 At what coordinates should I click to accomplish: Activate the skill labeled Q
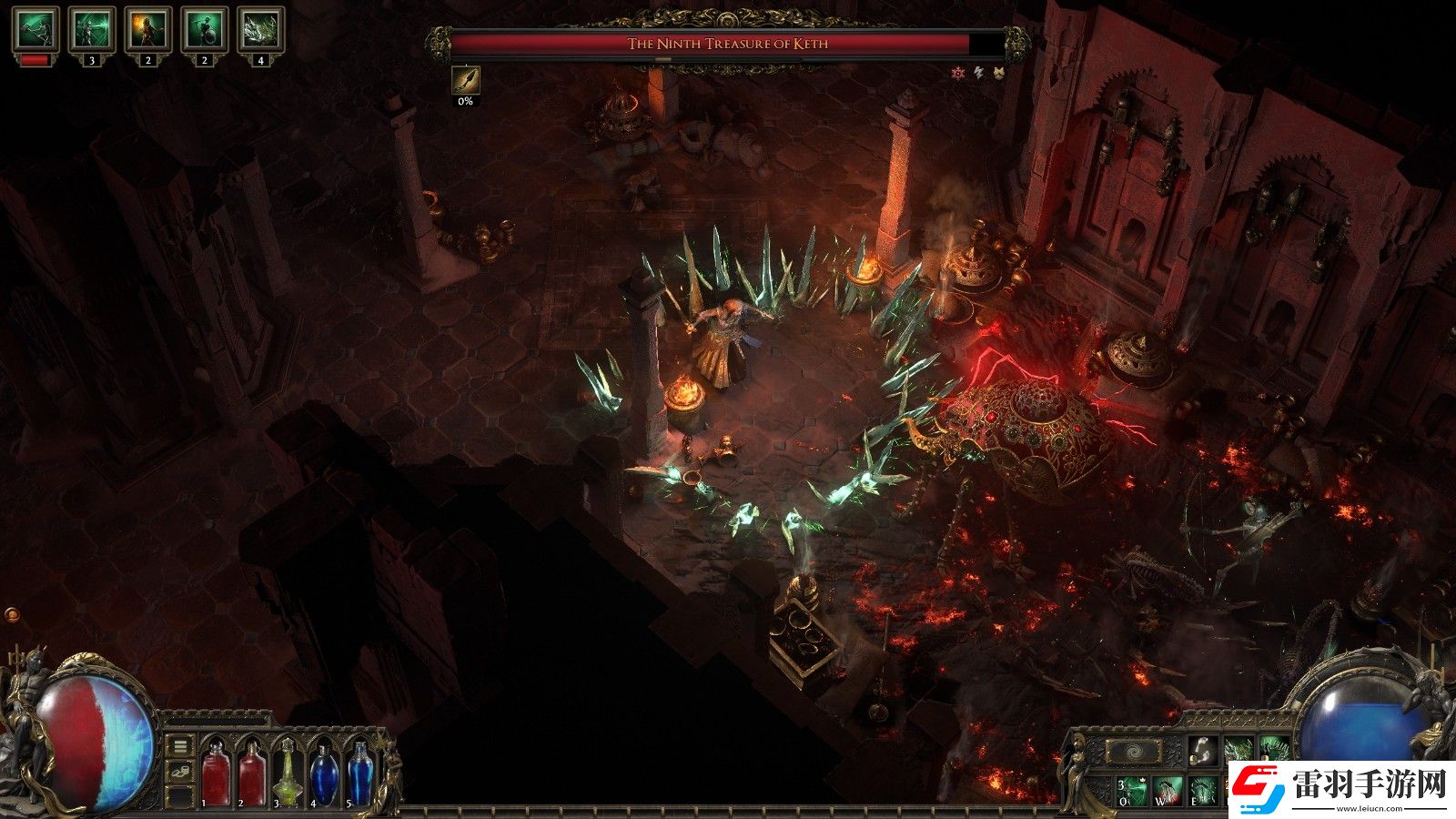(1130, 790)
